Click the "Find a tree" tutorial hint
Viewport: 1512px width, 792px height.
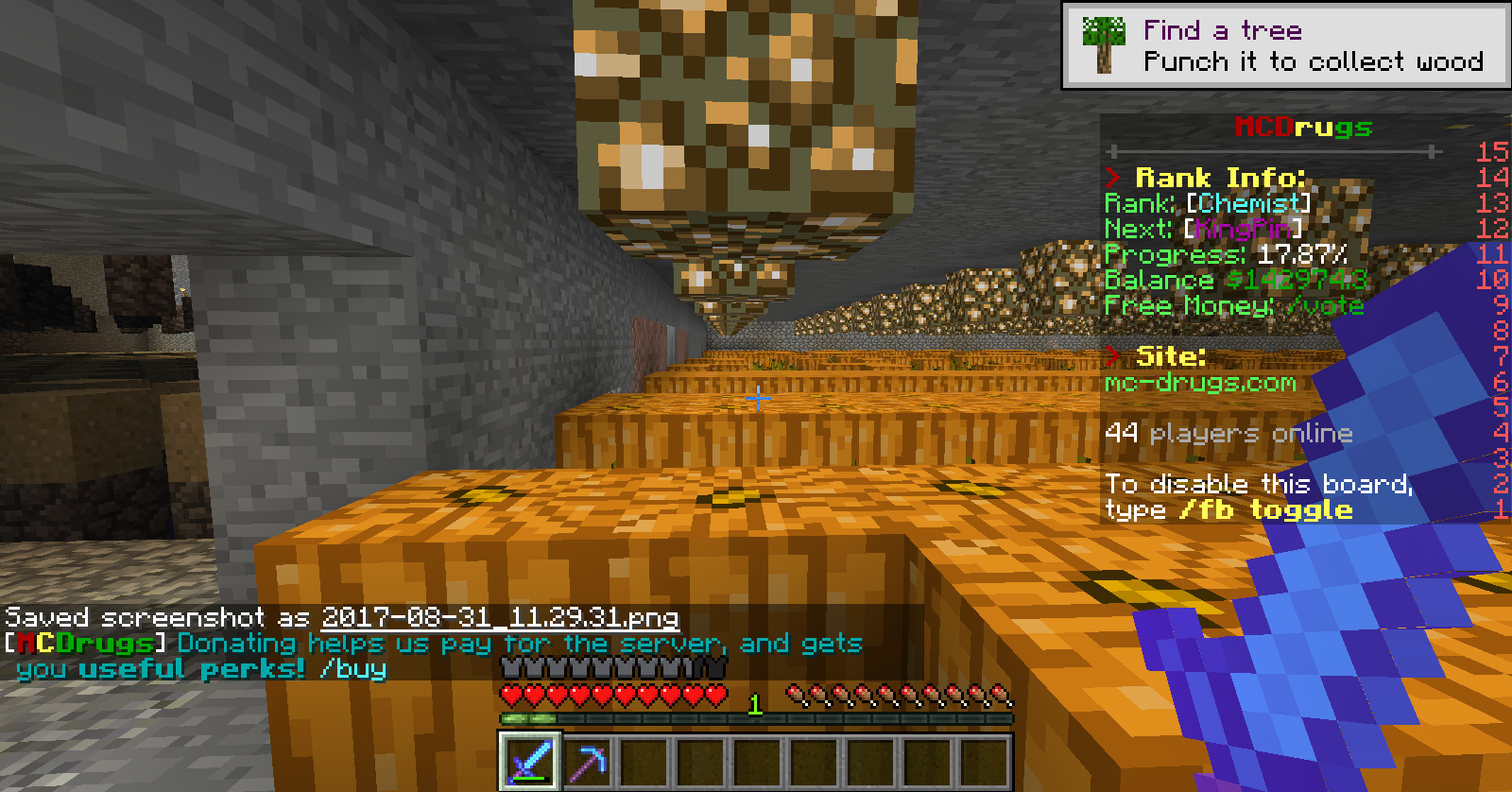[x=1285, y=46]
